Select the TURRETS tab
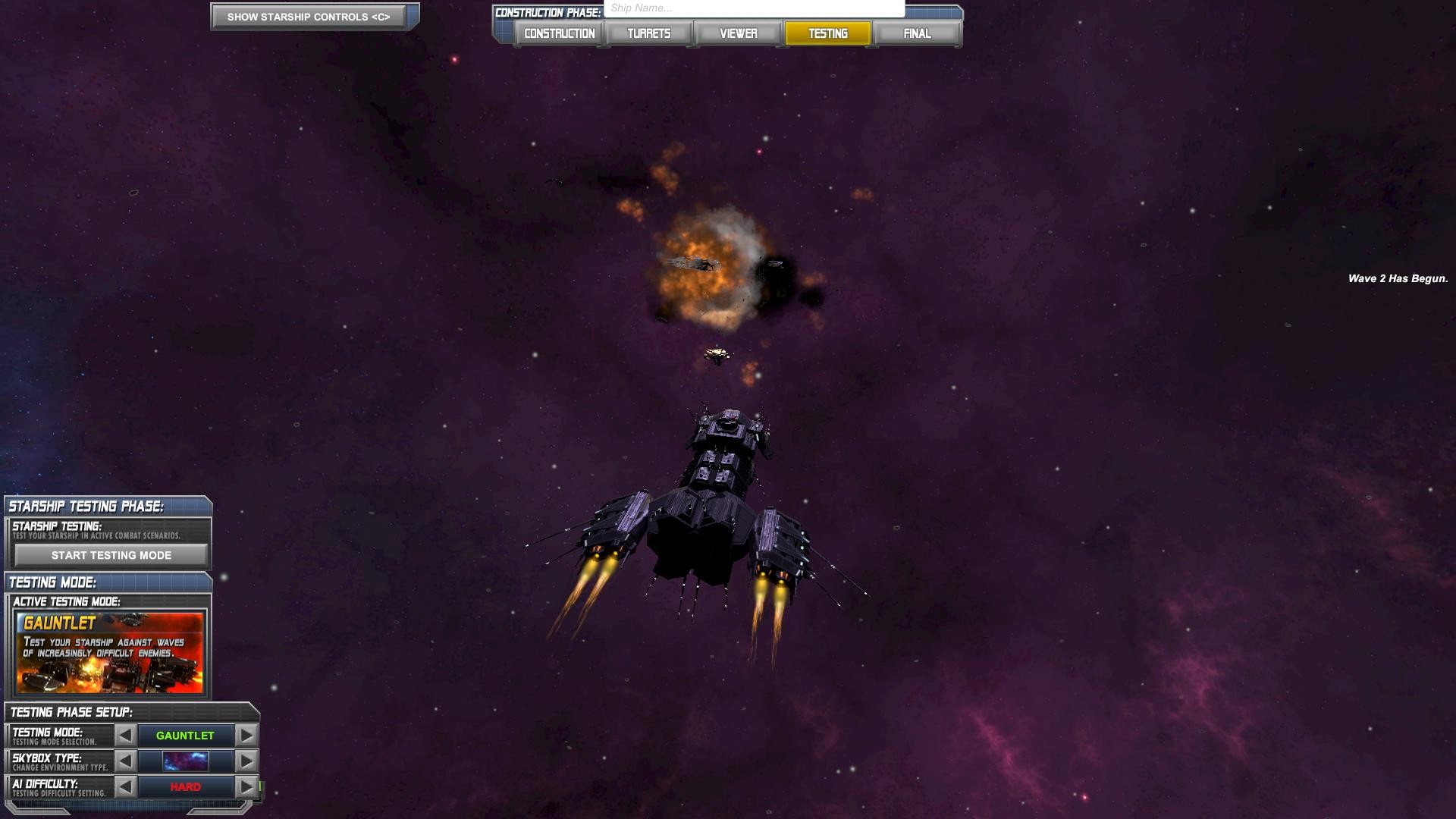The height and width of the screenshot is (819, 1456). (648, 33)
